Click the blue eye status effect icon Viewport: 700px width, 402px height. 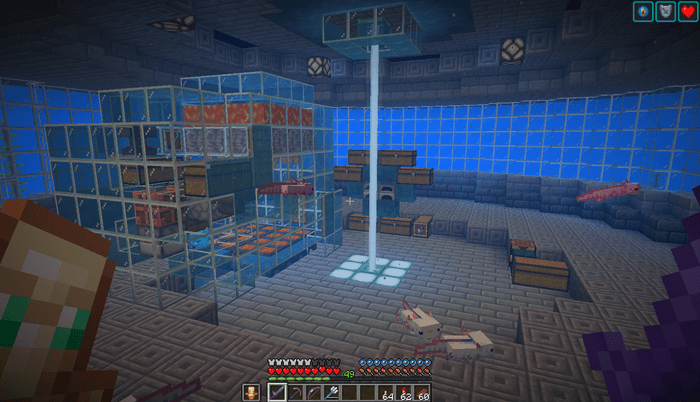click(643, 12)
